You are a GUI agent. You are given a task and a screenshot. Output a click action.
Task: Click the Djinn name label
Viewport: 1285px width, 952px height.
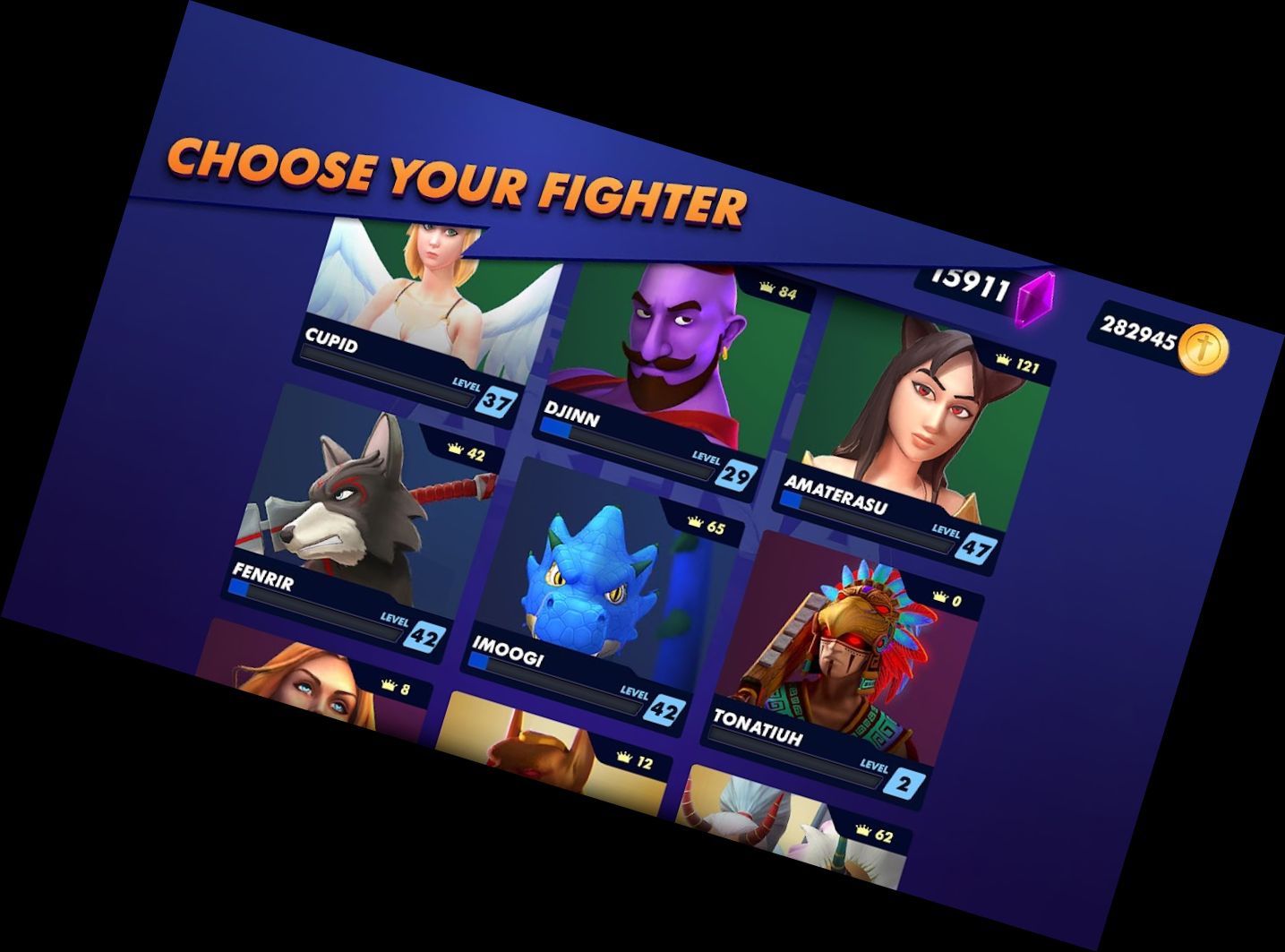click(570, 416)
